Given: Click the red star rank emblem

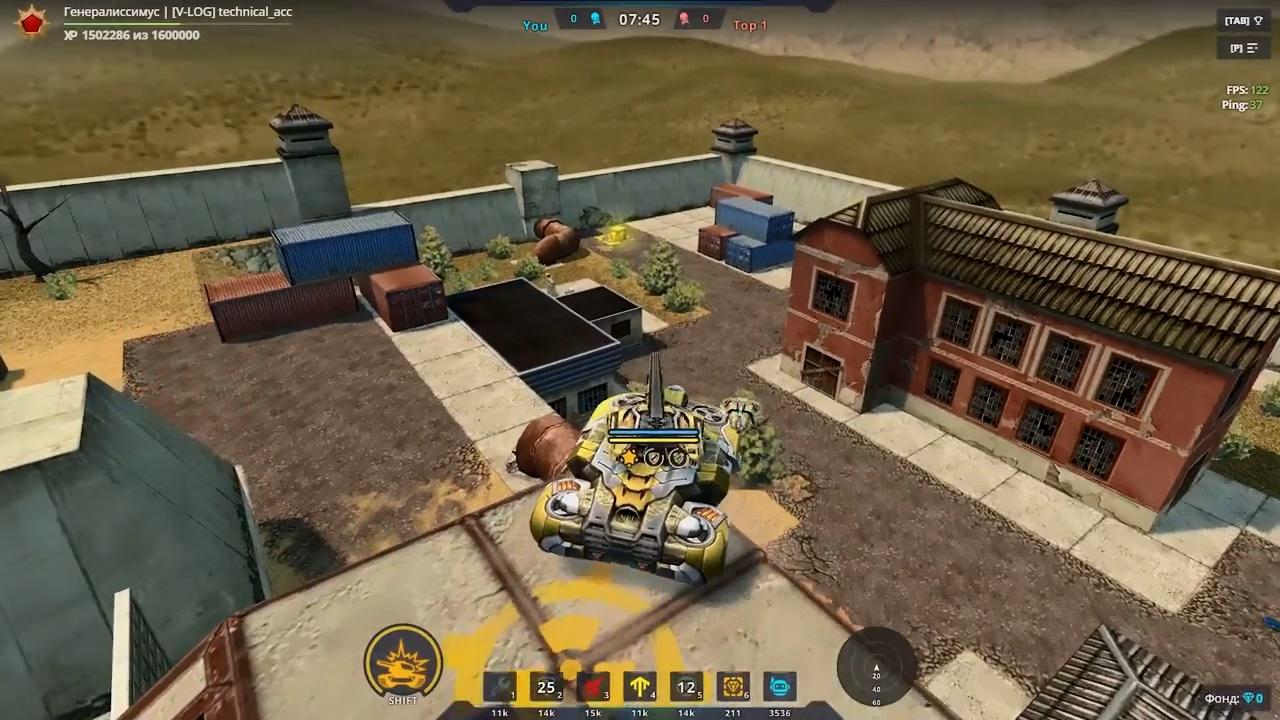Looking at the screenshot, I should tap(32, 22).
